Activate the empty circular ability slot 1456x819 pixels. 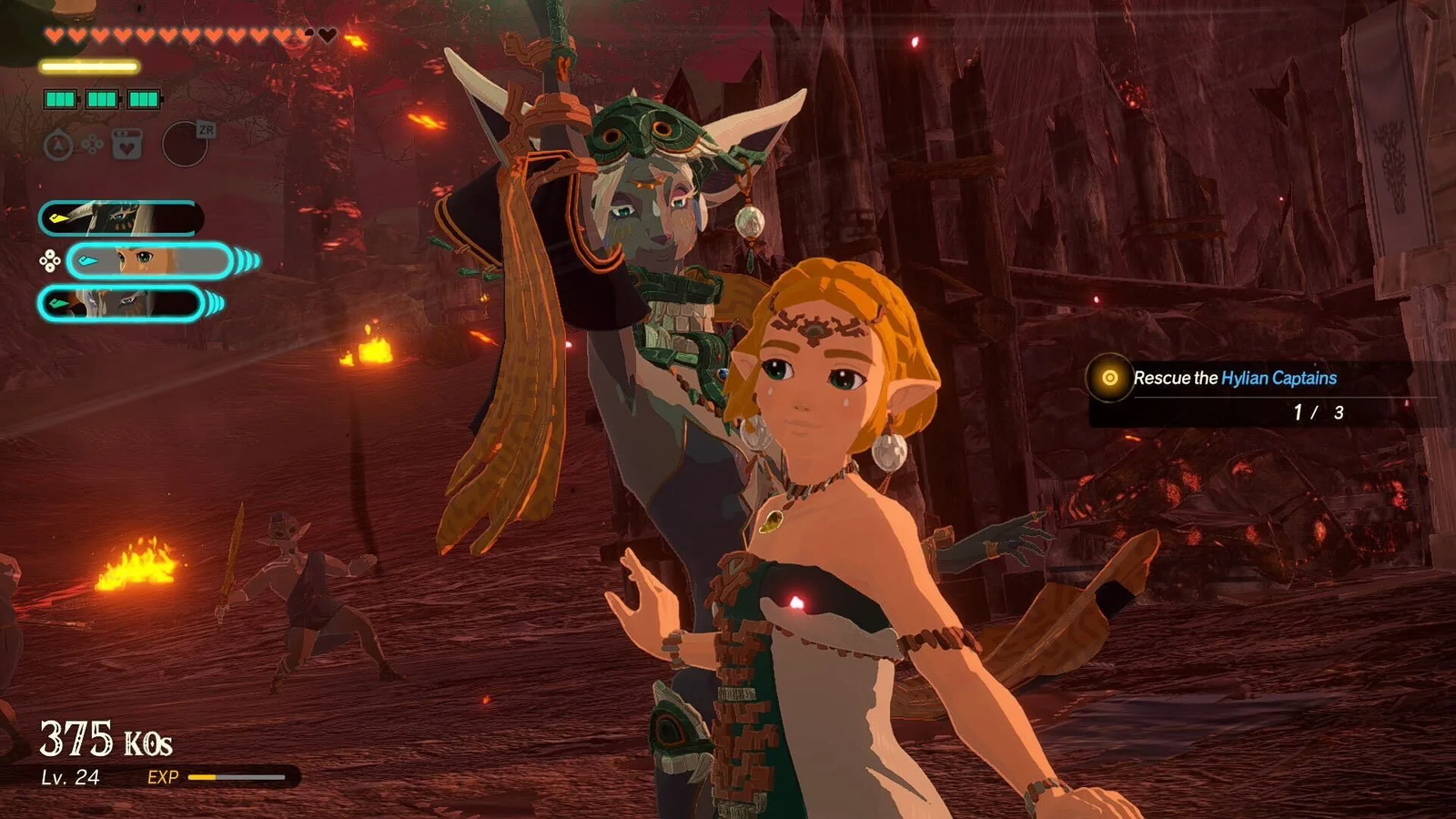185,144
